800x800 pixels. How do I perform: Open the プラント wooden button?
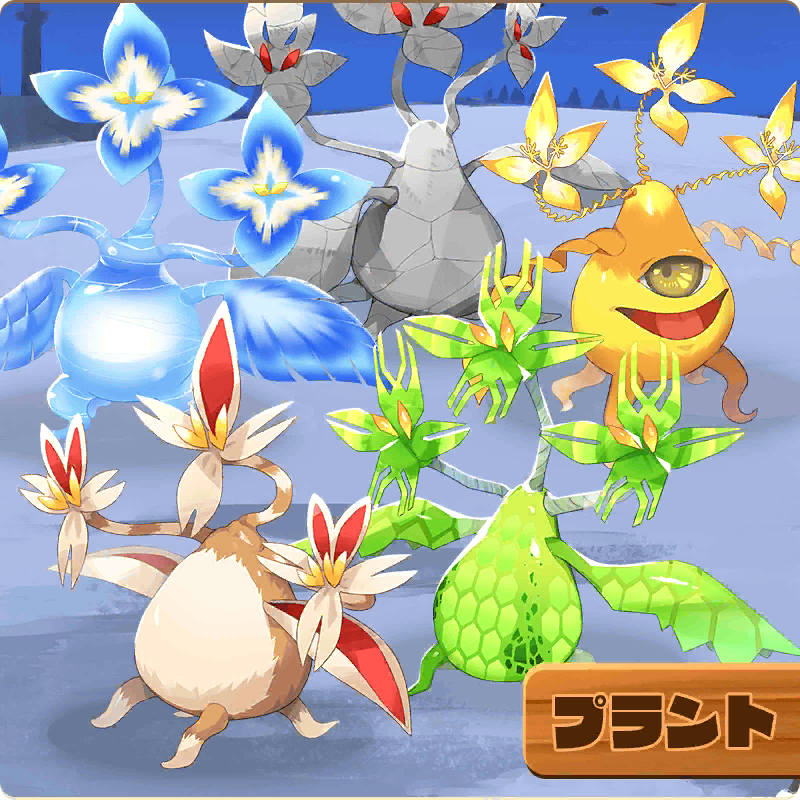pyautogui.click(x=663, y=720)
